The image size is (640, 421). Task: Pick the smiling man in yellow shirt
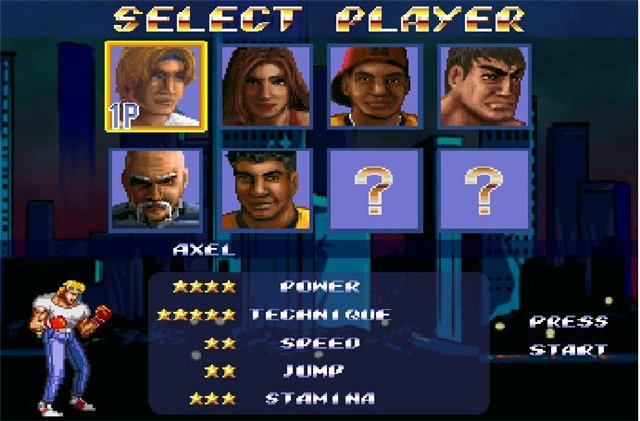[x=265, y=190]
